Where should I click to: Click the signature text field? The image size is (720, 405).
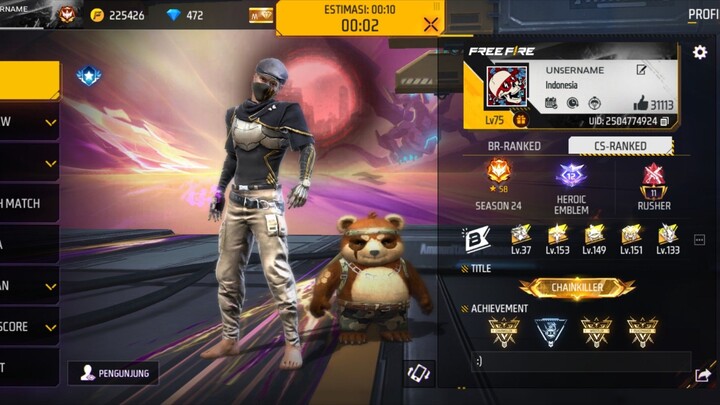(580, 362)
